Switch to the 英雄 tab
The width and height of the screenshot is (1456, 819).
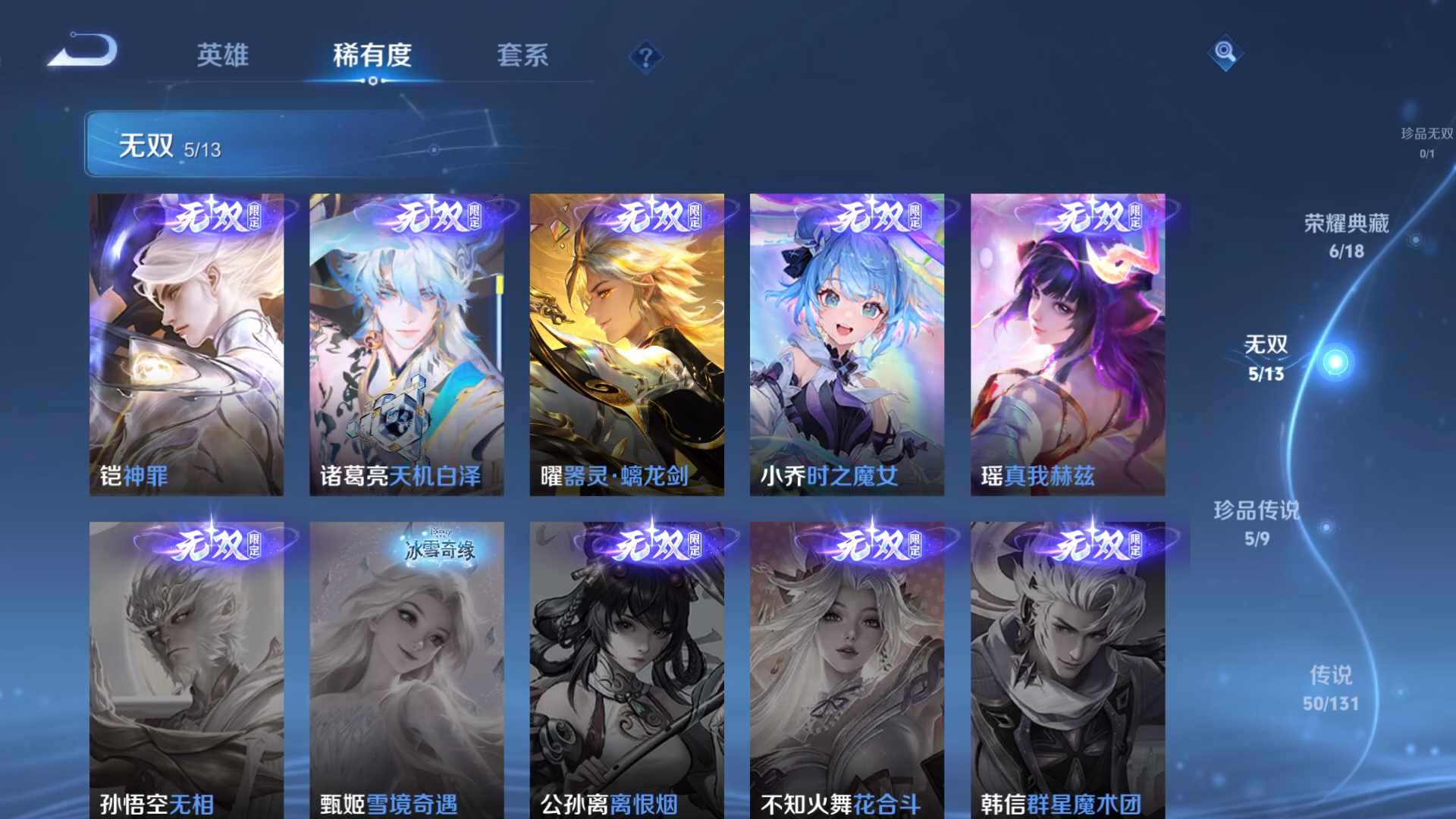[x=224, y=55]
